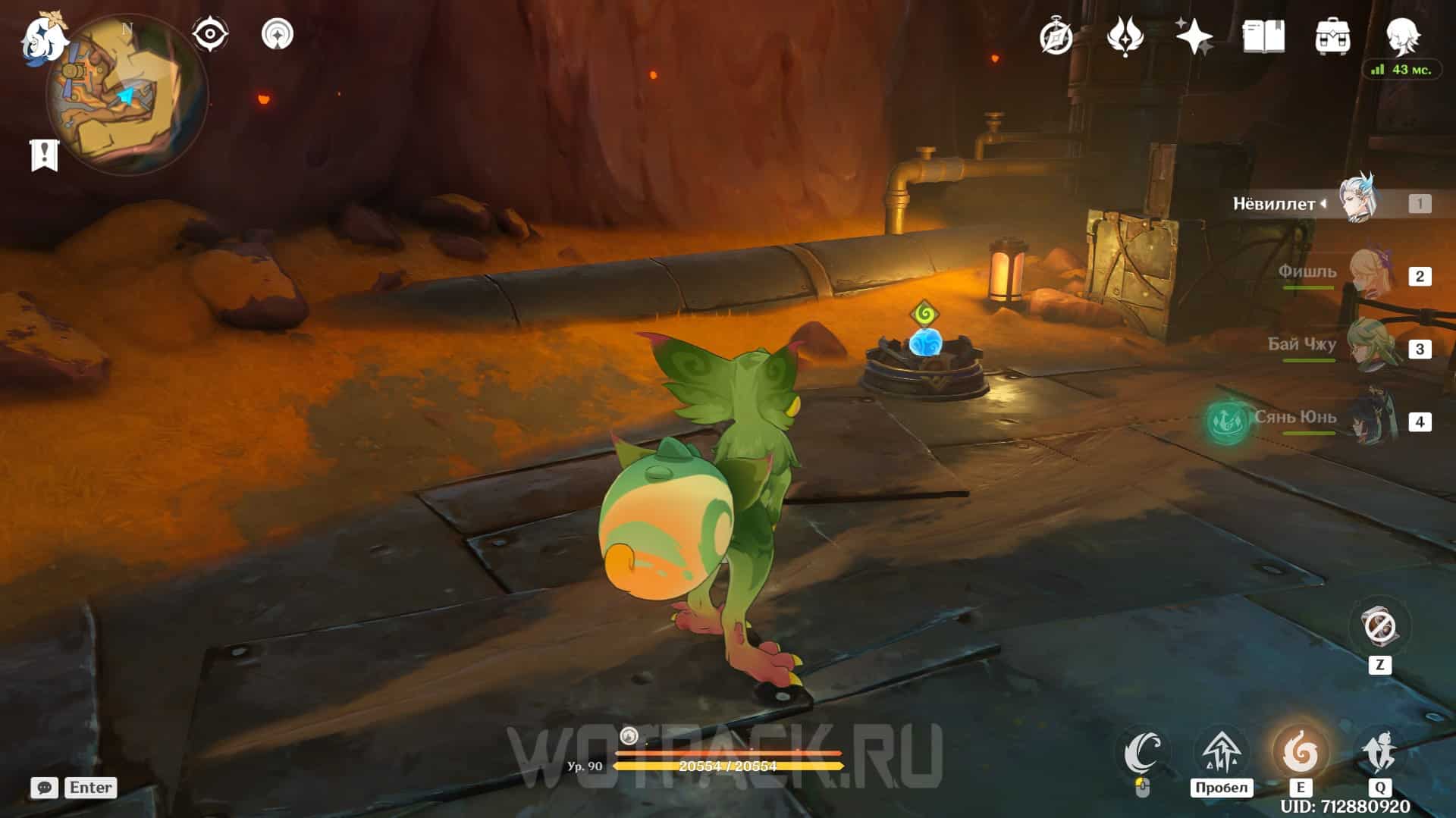This screenshot has width=1456, height=818.
Task: Switch to party member Бай Чжу
Action: [x=1370, y=348]
